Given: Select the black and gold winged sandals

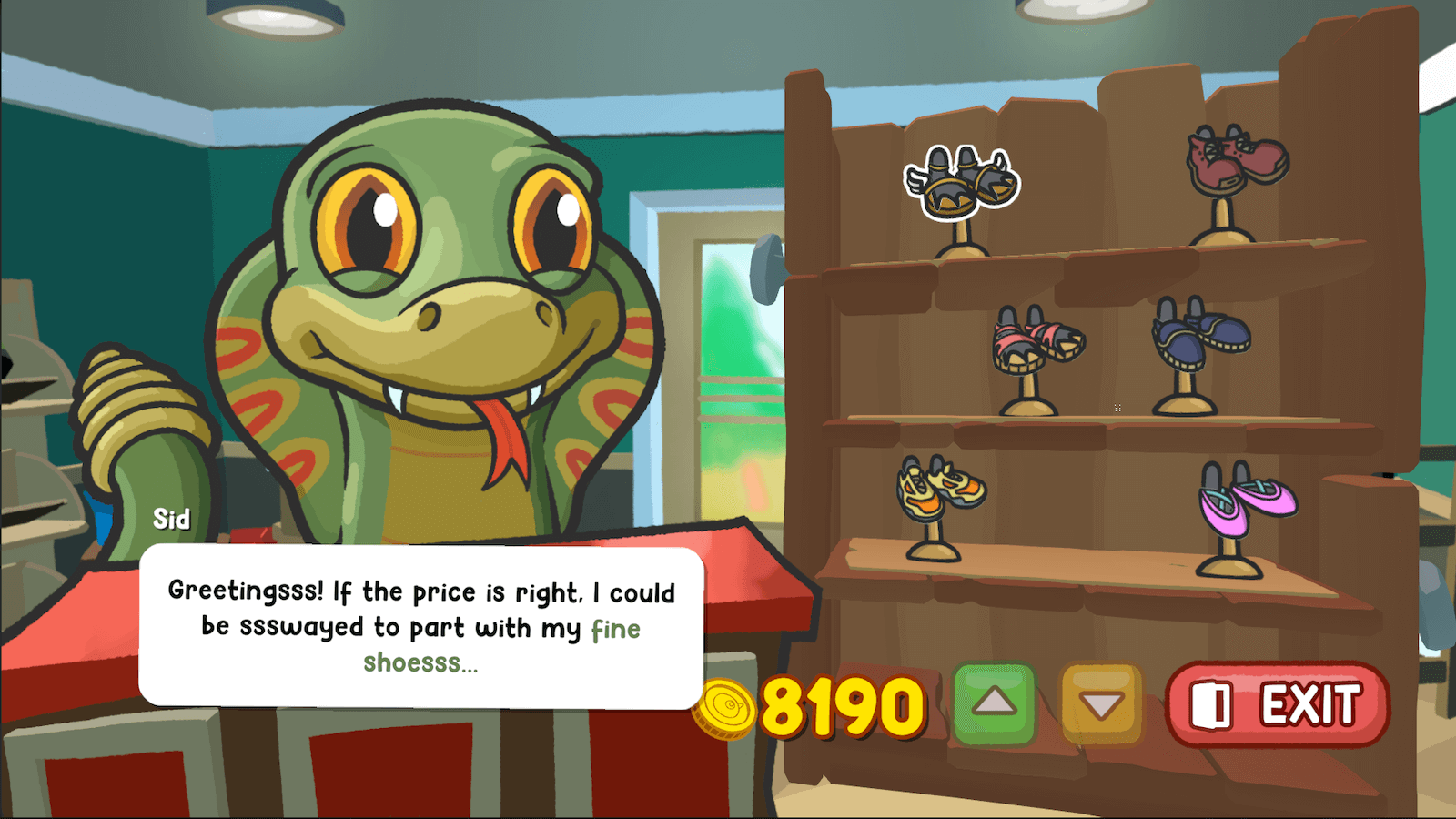Looking at the screenshot, I should click(x=961, y=182).
